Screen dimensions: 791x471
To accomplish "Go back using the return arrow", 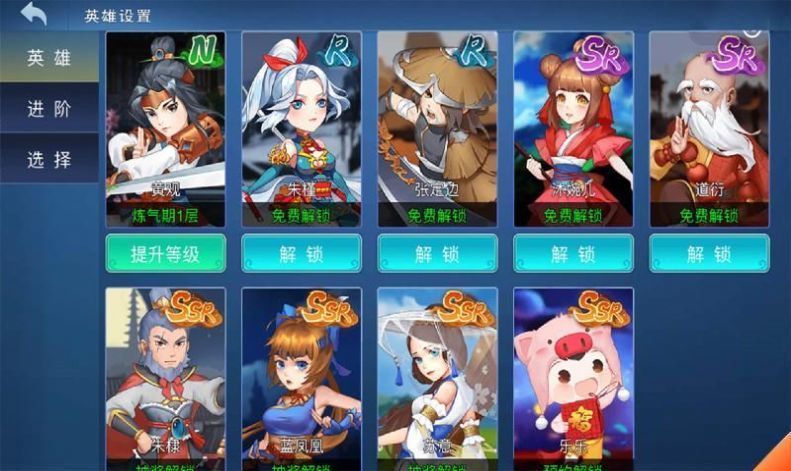I will 34,14.
